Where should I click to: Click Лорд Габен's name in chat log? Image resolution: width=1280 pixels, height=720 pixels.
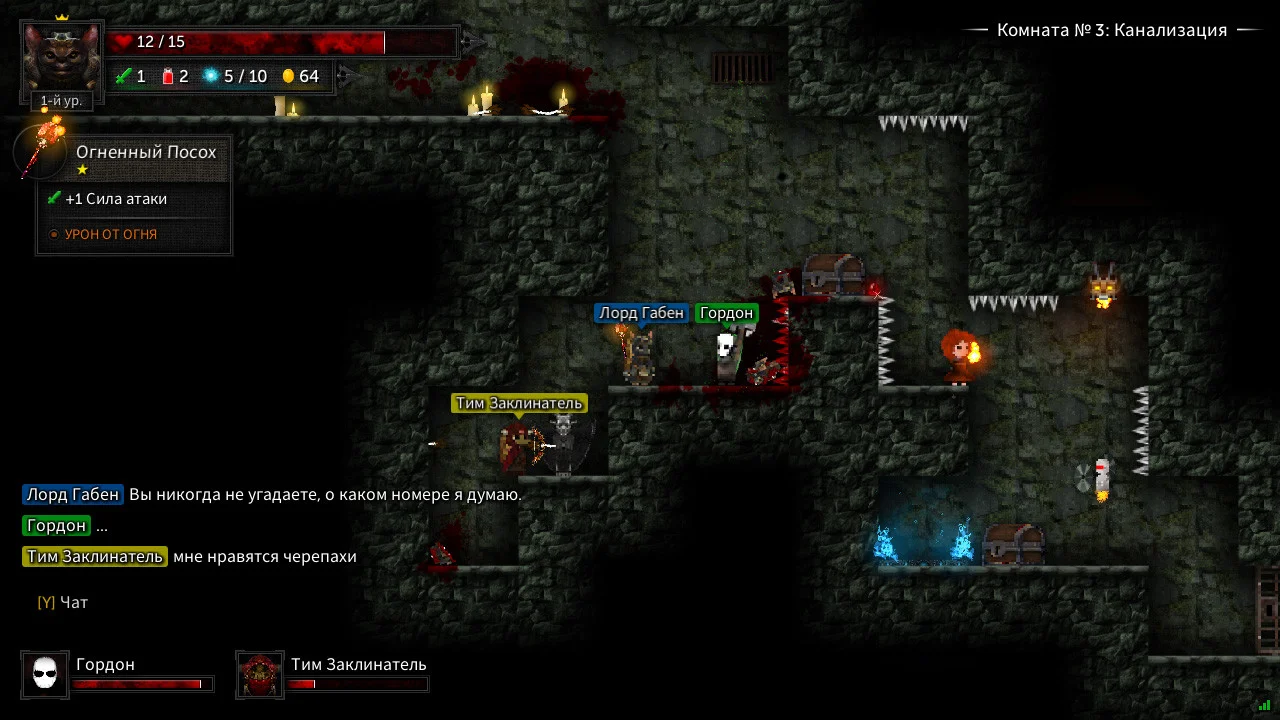[x=73, y=494]
